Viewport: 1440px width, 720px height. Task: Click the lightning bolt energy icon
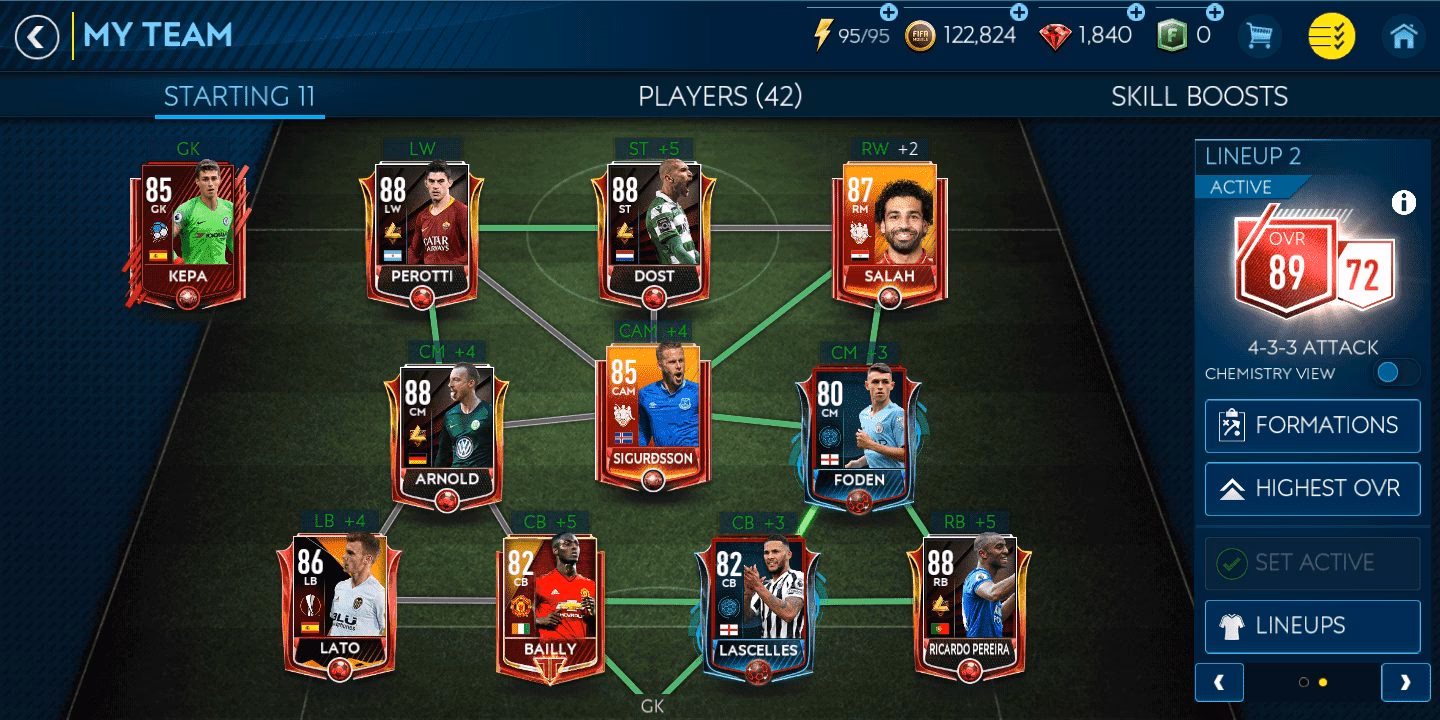[823, 34]
